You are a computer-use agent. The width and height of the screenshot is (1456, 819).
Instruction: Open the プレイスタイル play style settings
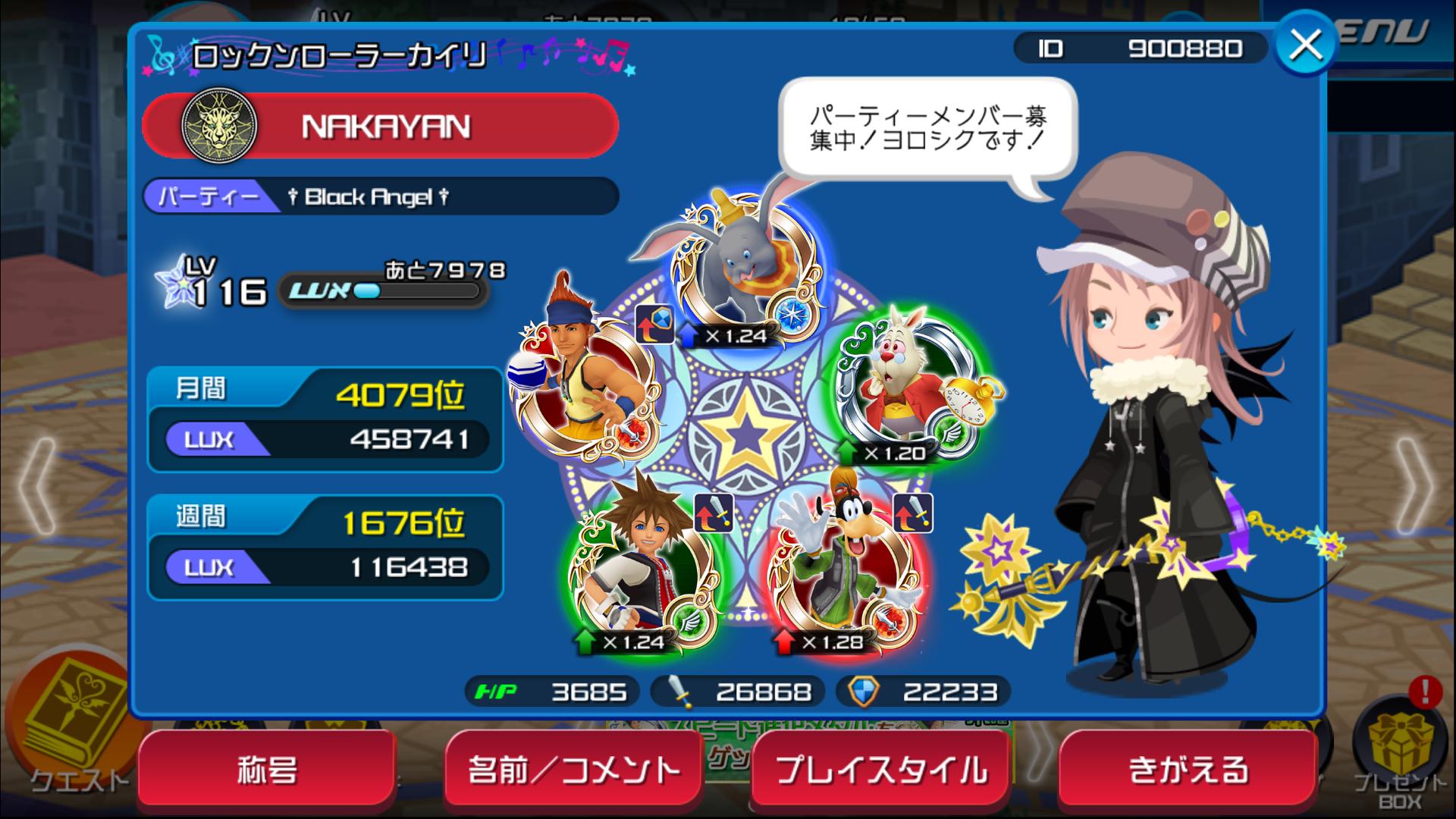(x=881, y=770)
